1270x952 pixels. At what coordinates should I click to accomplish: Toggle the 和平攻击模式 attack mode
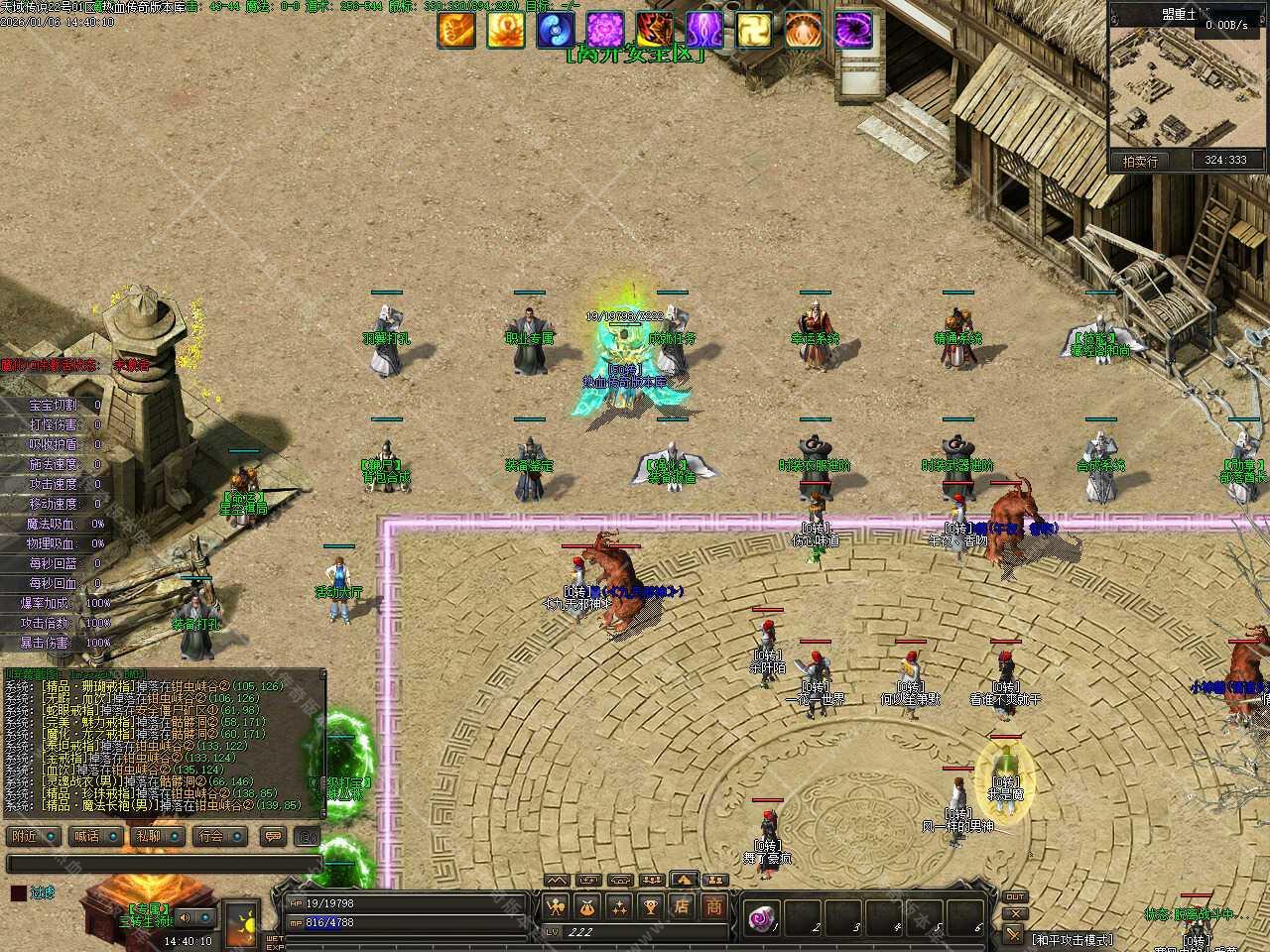tap(1072, 939)
